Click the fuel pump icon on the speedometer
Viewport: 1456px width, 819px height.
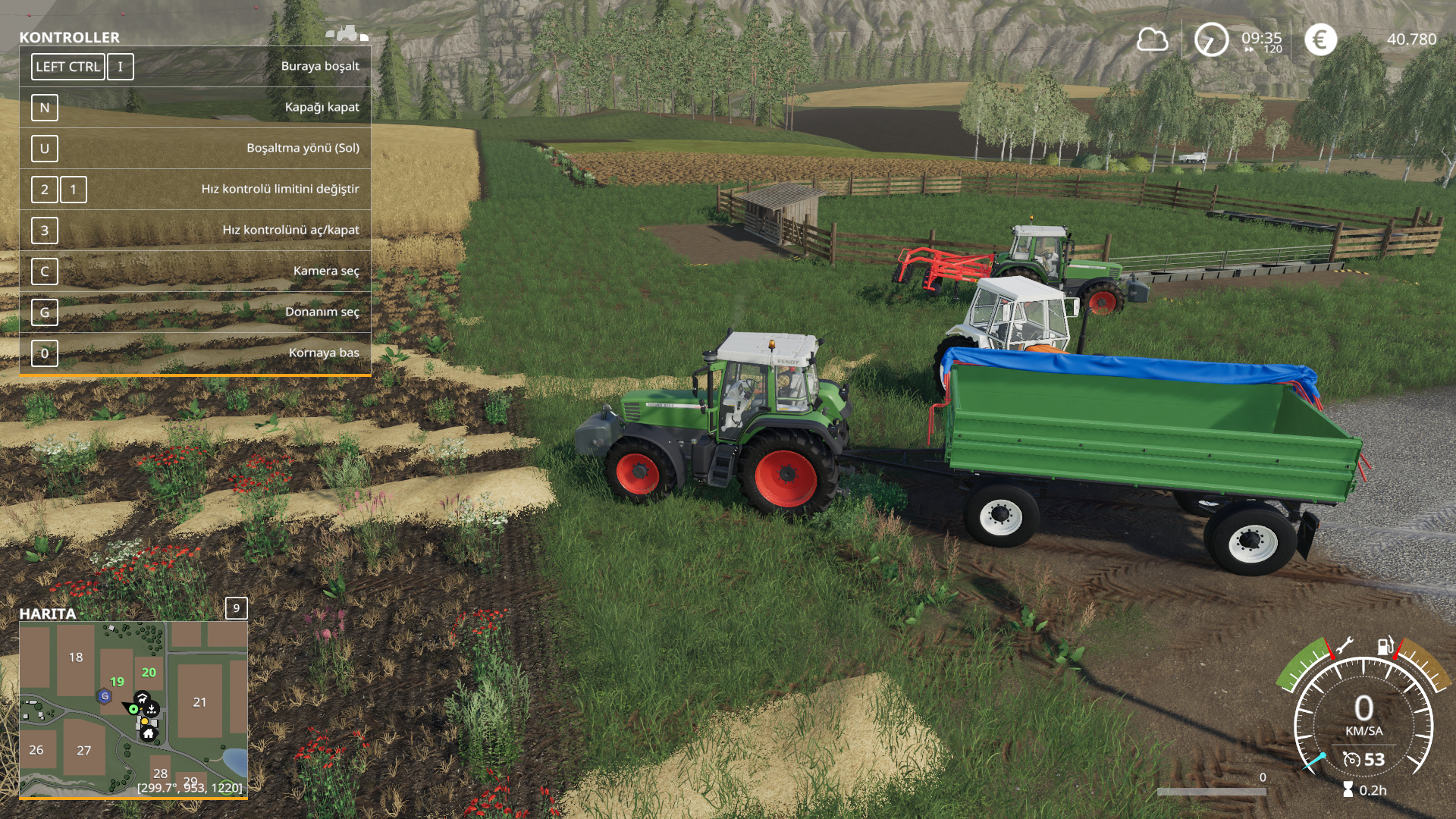coord(1385,646)
